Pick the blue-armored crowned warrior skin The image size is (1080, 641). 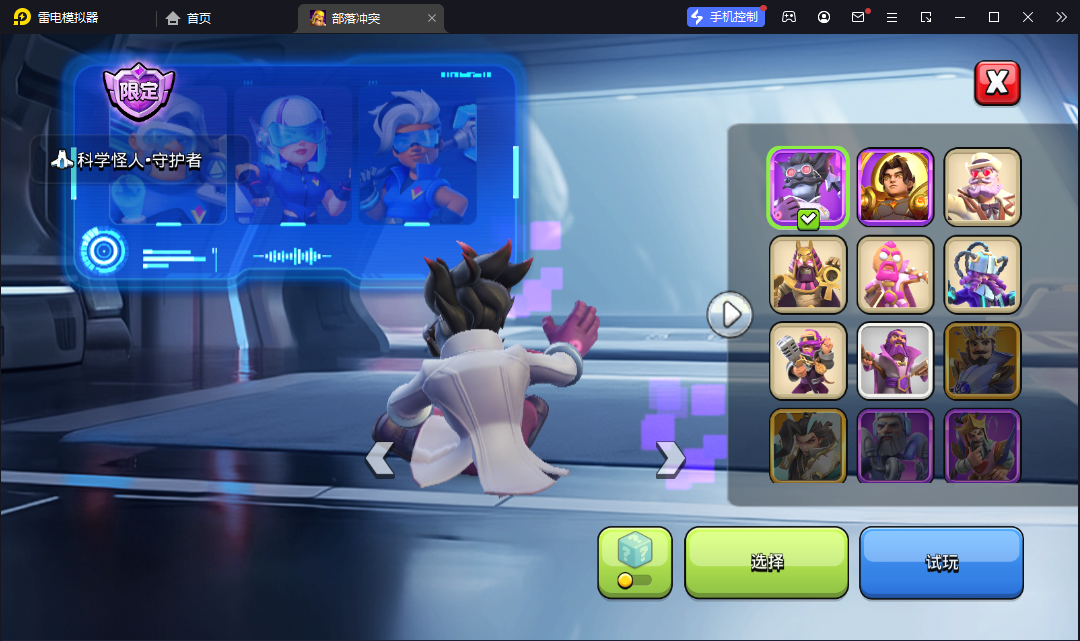pyautogui.click(x=982, y=360)
